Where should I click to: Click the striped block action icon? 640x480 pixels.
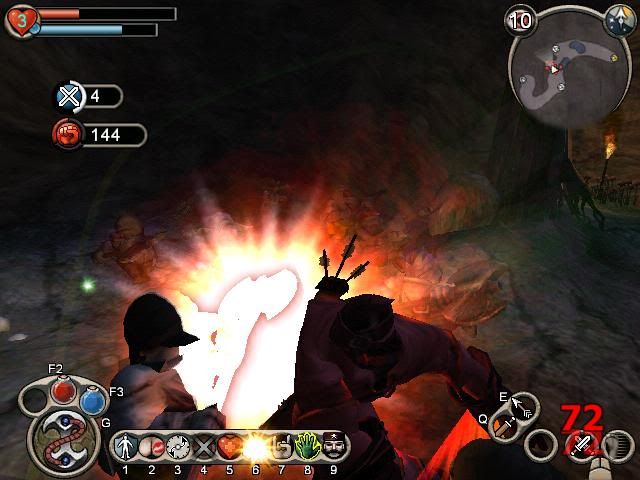[x=618, y=445]
